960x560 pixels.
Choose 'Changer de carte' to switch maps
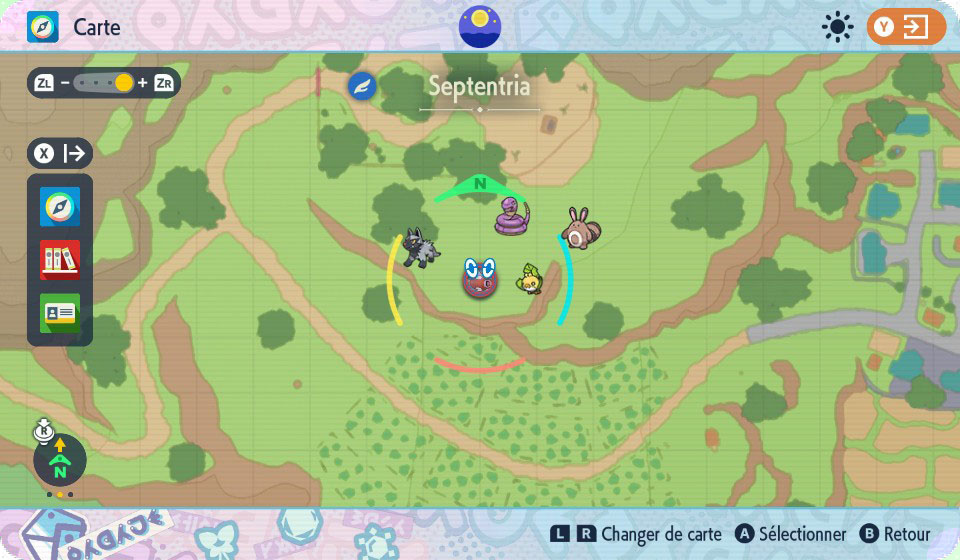coord(660,535)
